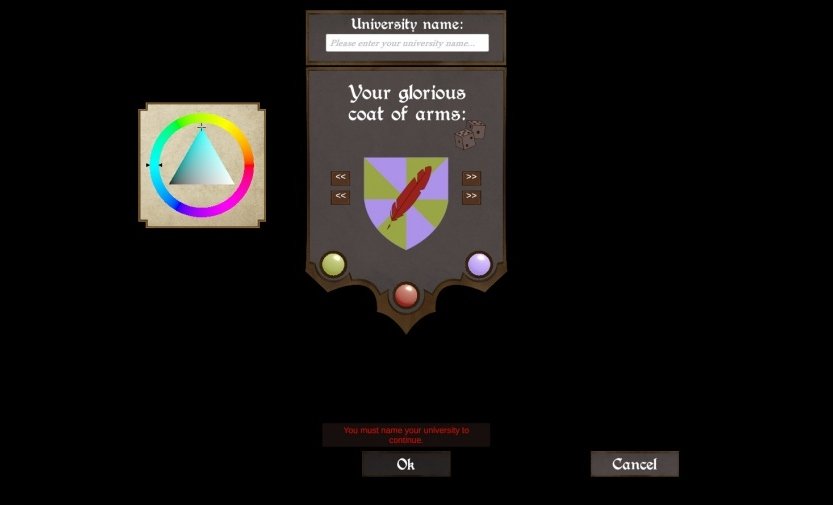The height and width of the screenshot is (505, 833).
Task: Confirm with the Ok button
Action: pos(406,464)
